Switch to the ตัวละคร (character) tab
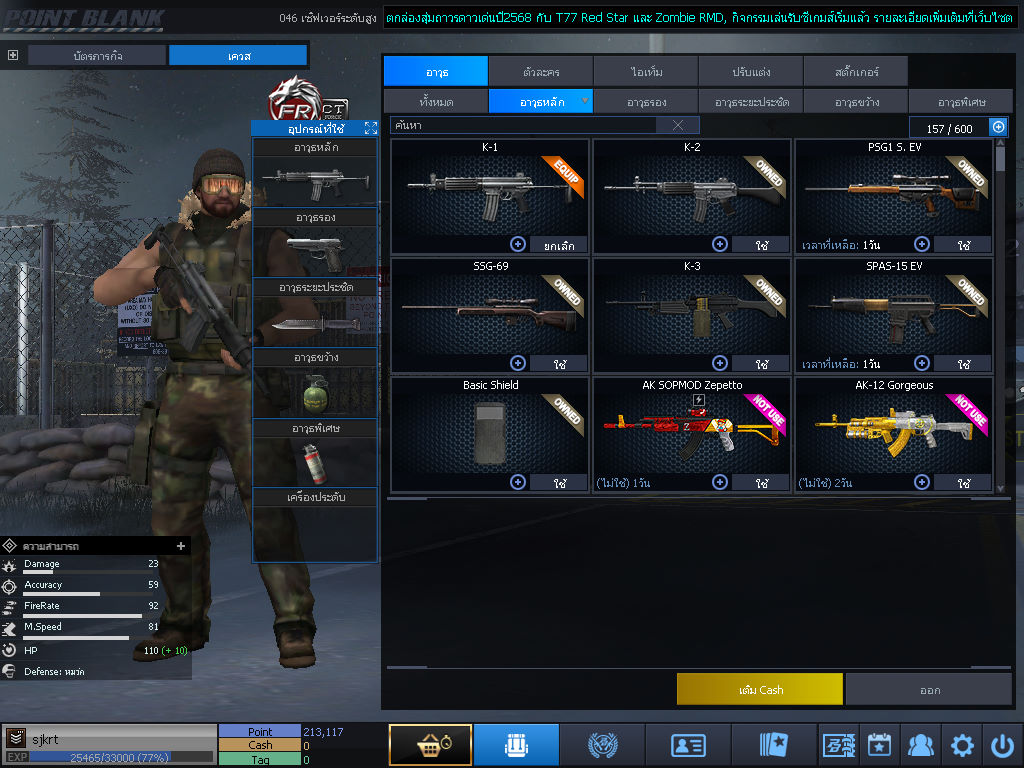The image size is (1024, 768). [x=541, y=72]
